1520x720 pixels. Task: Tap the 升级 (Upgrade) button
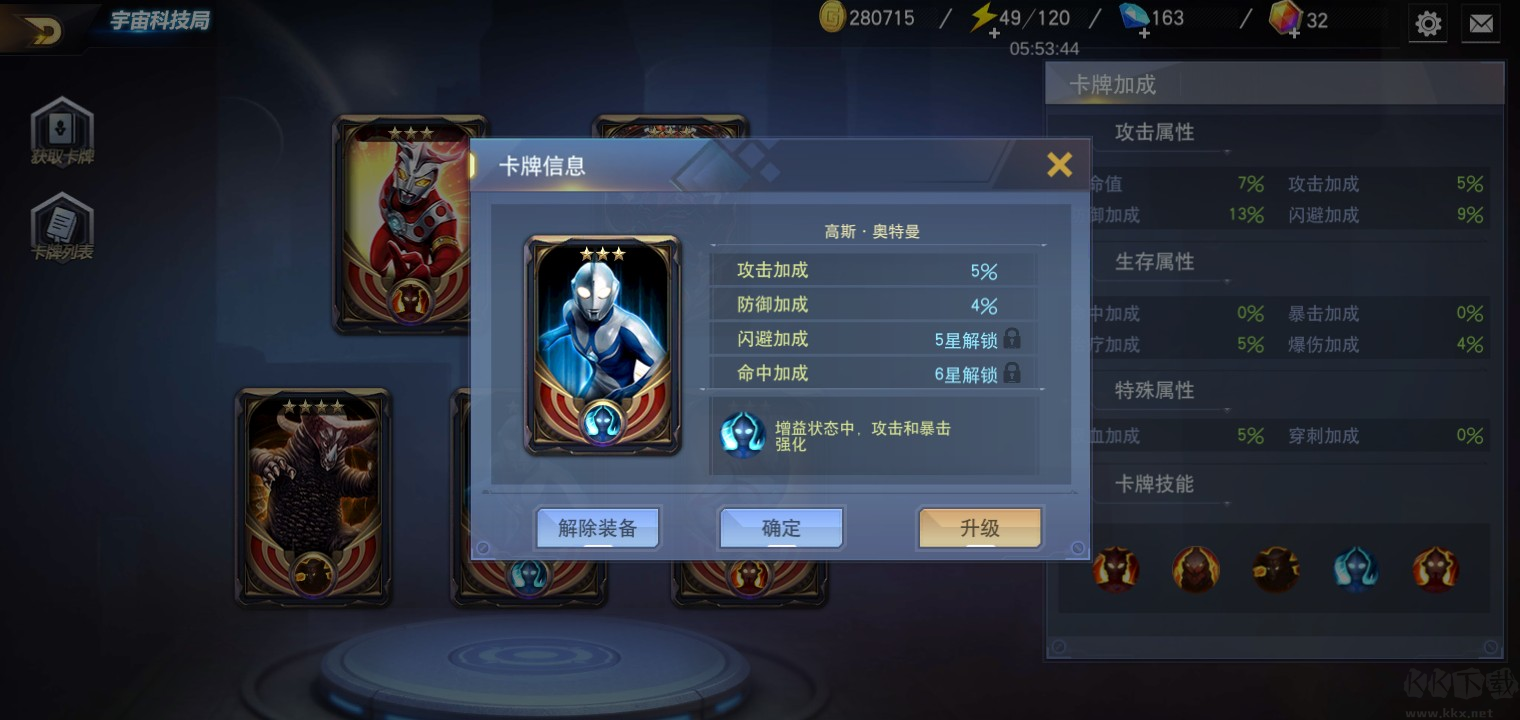(x=979, y=528)
